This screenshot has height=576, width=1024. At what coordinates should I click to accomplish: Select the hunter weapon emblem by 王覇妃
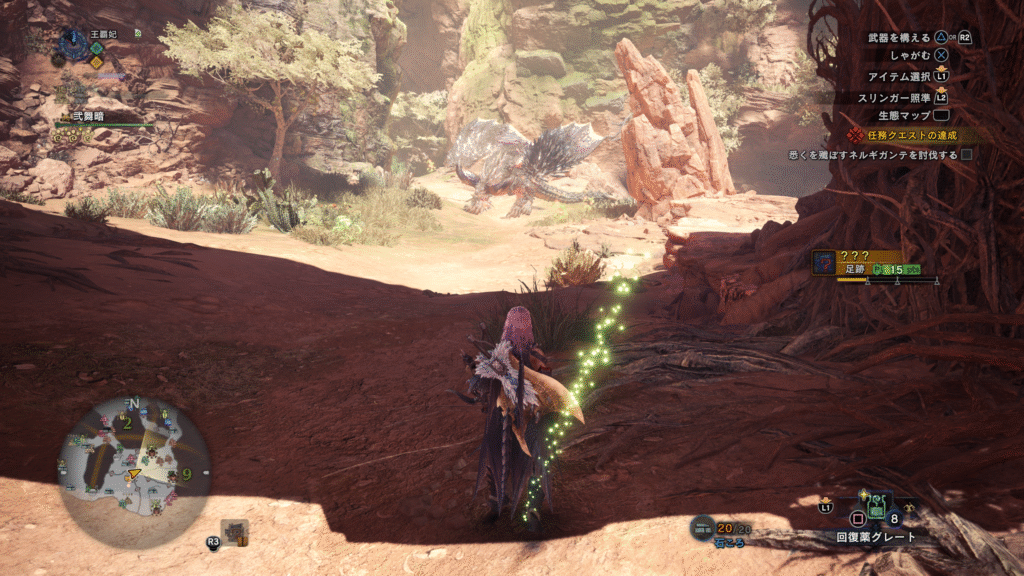click(x=72, y=43)
